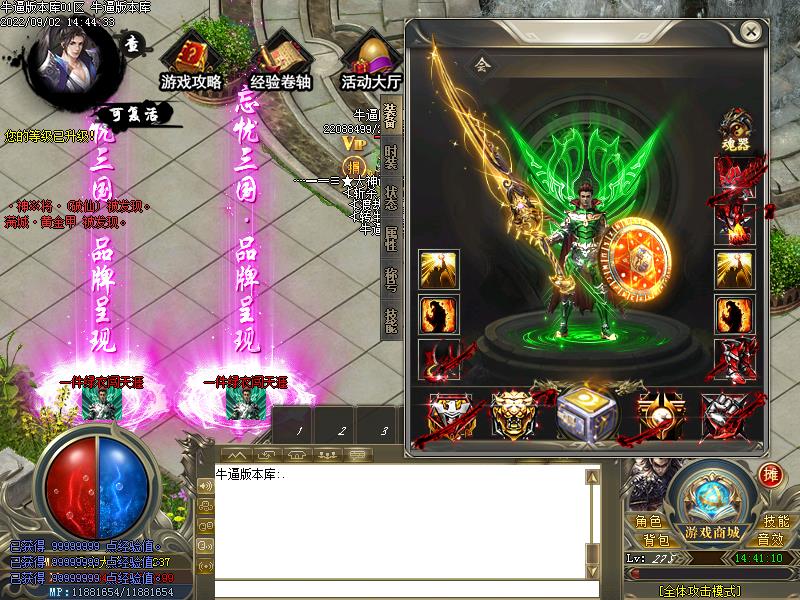This screenshot has width=800, height=600.
Task: Select the 魂器 soul artifact slot
Action: pos(734,127)
